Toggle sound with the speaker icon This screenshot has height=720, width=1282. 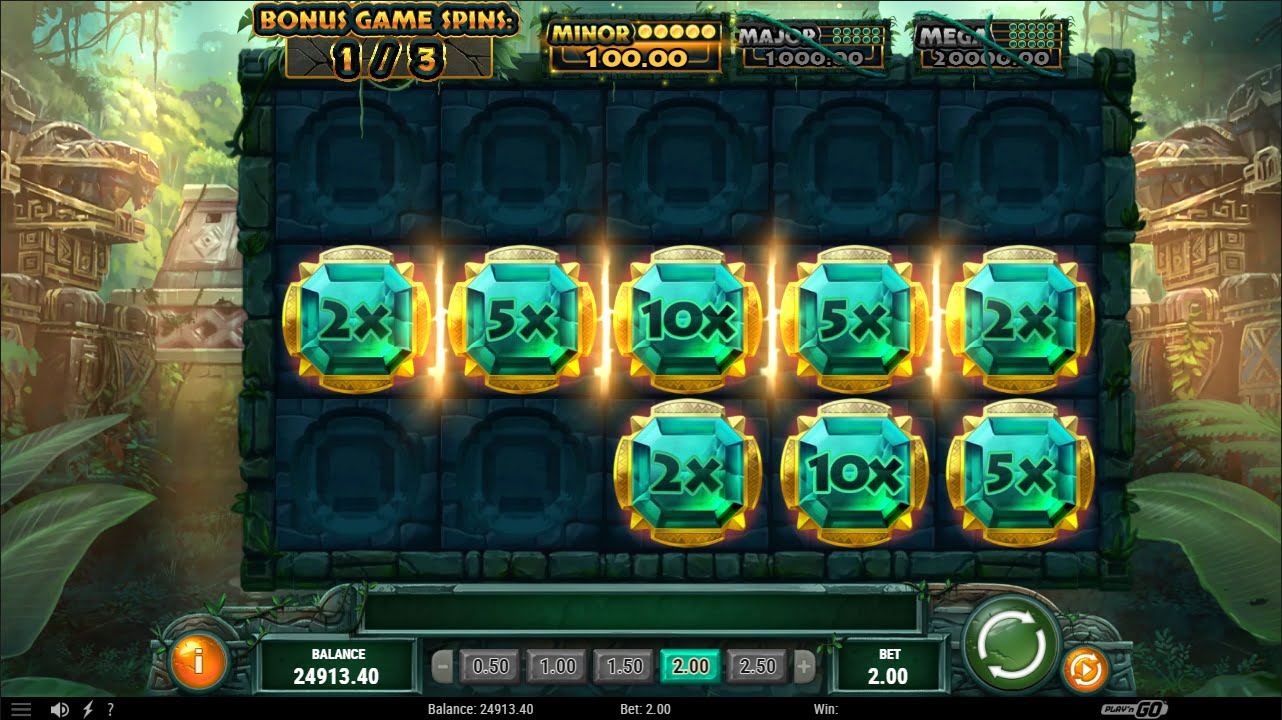[60, 709]
